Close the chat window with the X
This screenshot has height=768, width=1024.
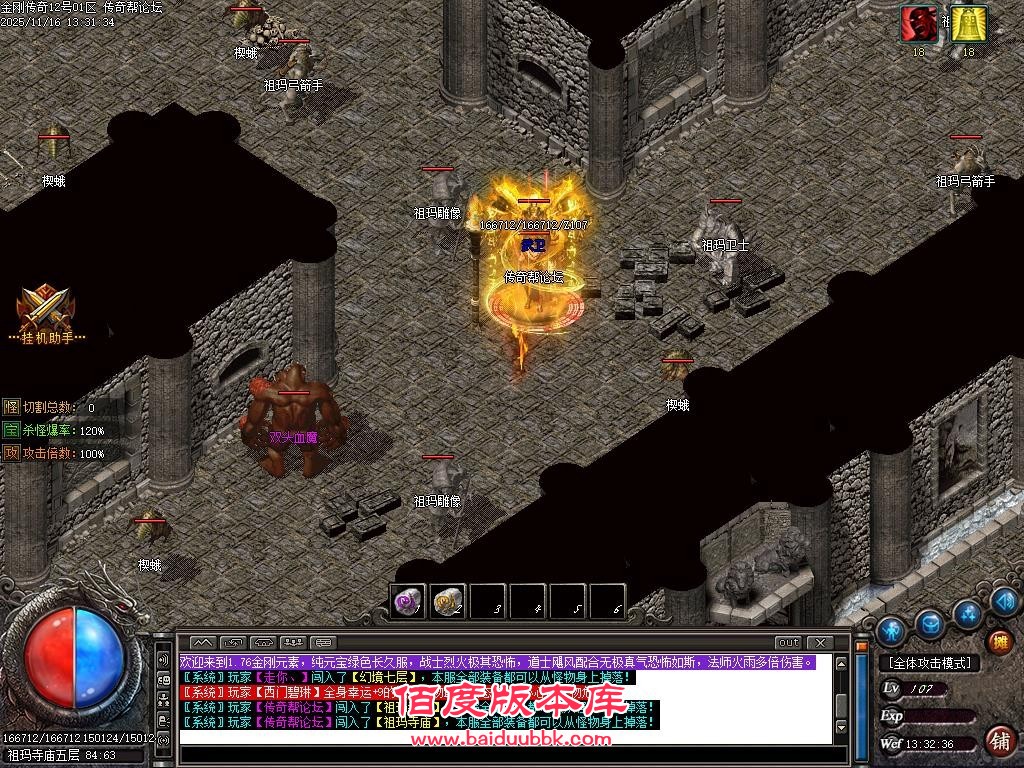click(820, 642)
